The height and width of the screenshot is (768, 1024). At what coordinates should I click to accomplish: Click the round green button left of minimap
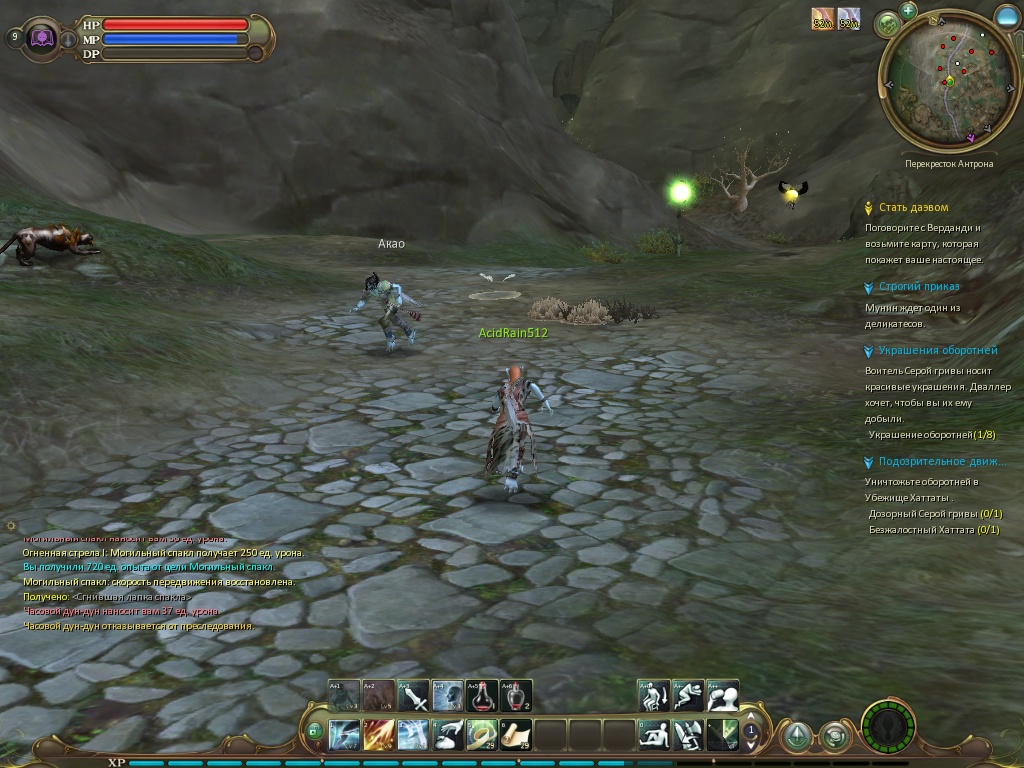point(886,24)
